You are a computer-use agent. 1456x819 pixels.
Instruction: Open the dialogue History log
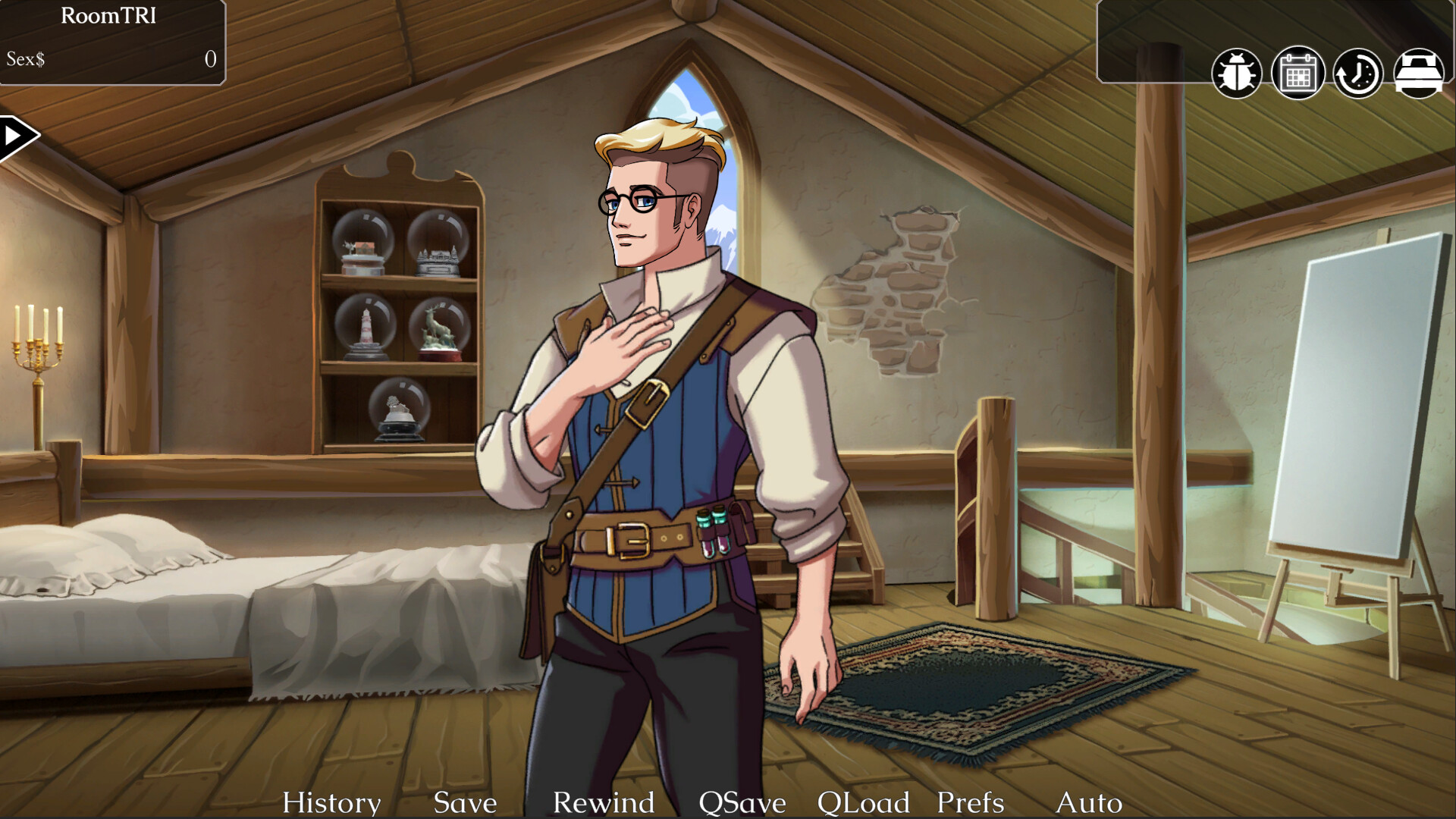tap(331, 802)
